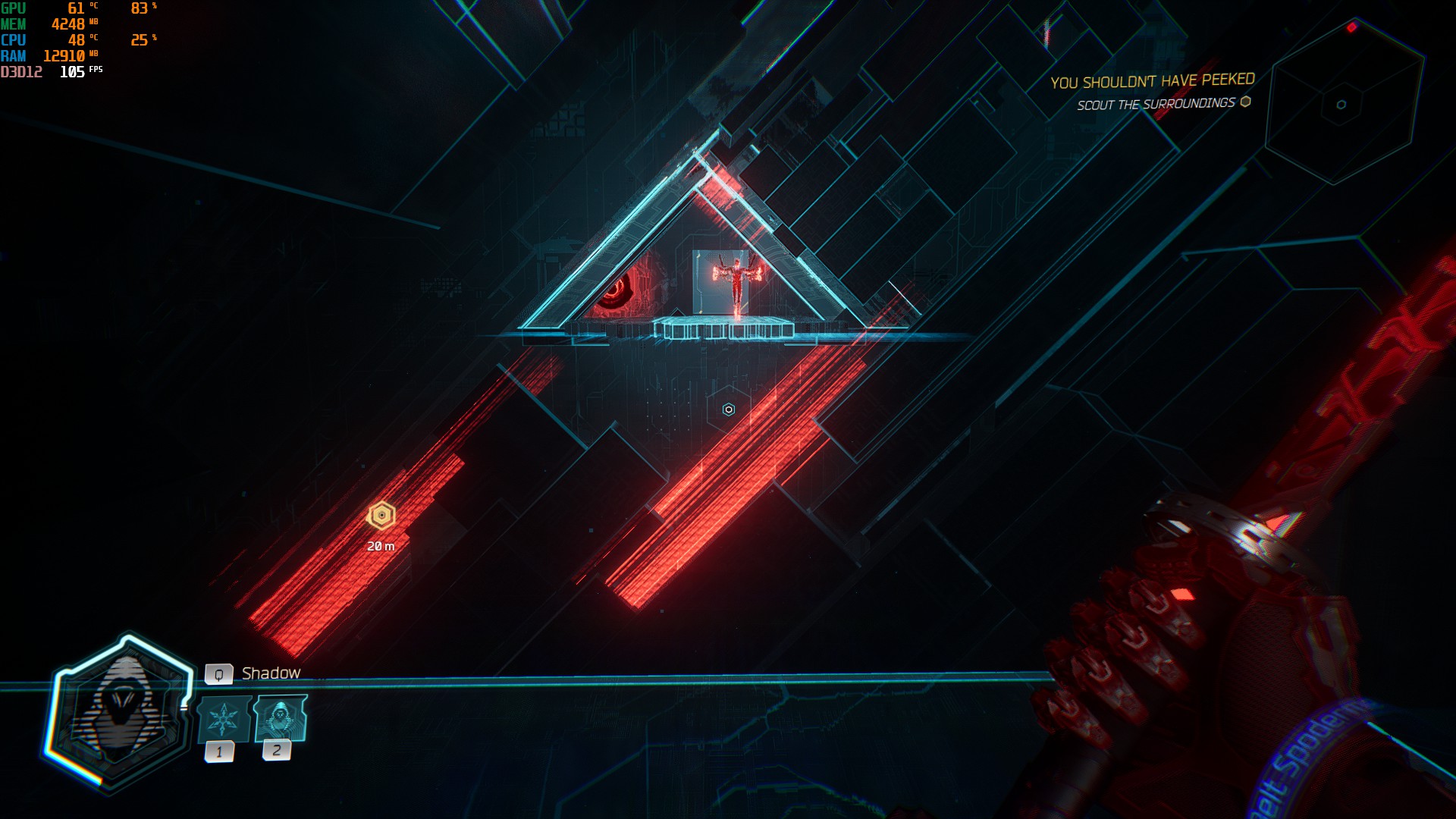The height and width of the screenshot is (819, 1456).
Task: Select the gold objective waypoint marker
Action: (x=381, y=516)
